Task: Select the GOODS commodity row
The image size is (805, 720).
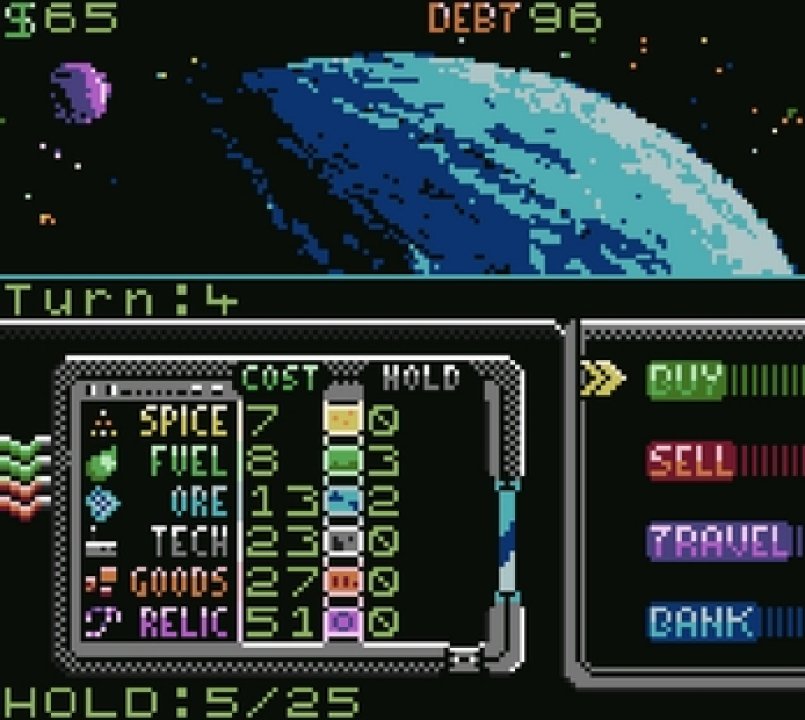Action: 180,581
